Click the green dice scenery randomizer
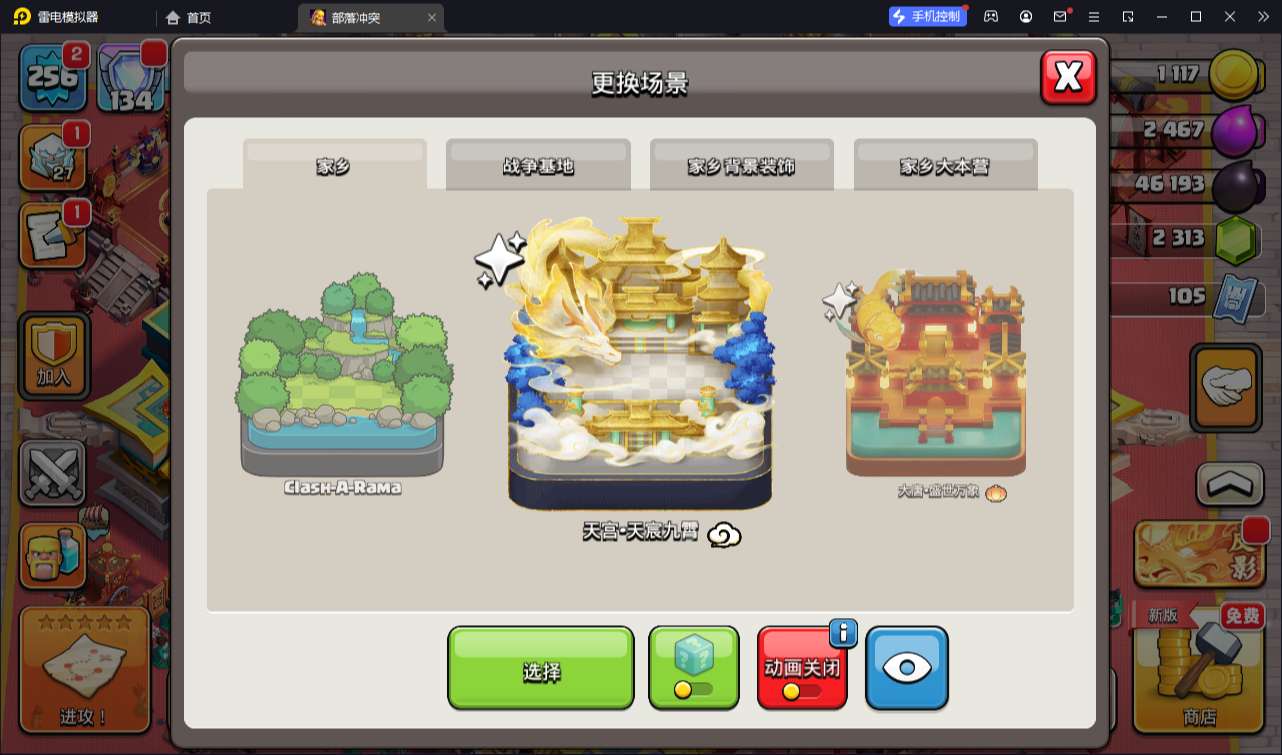This screenshot has width=1282, height=755. pyautogui.click(x=694, y=667)
